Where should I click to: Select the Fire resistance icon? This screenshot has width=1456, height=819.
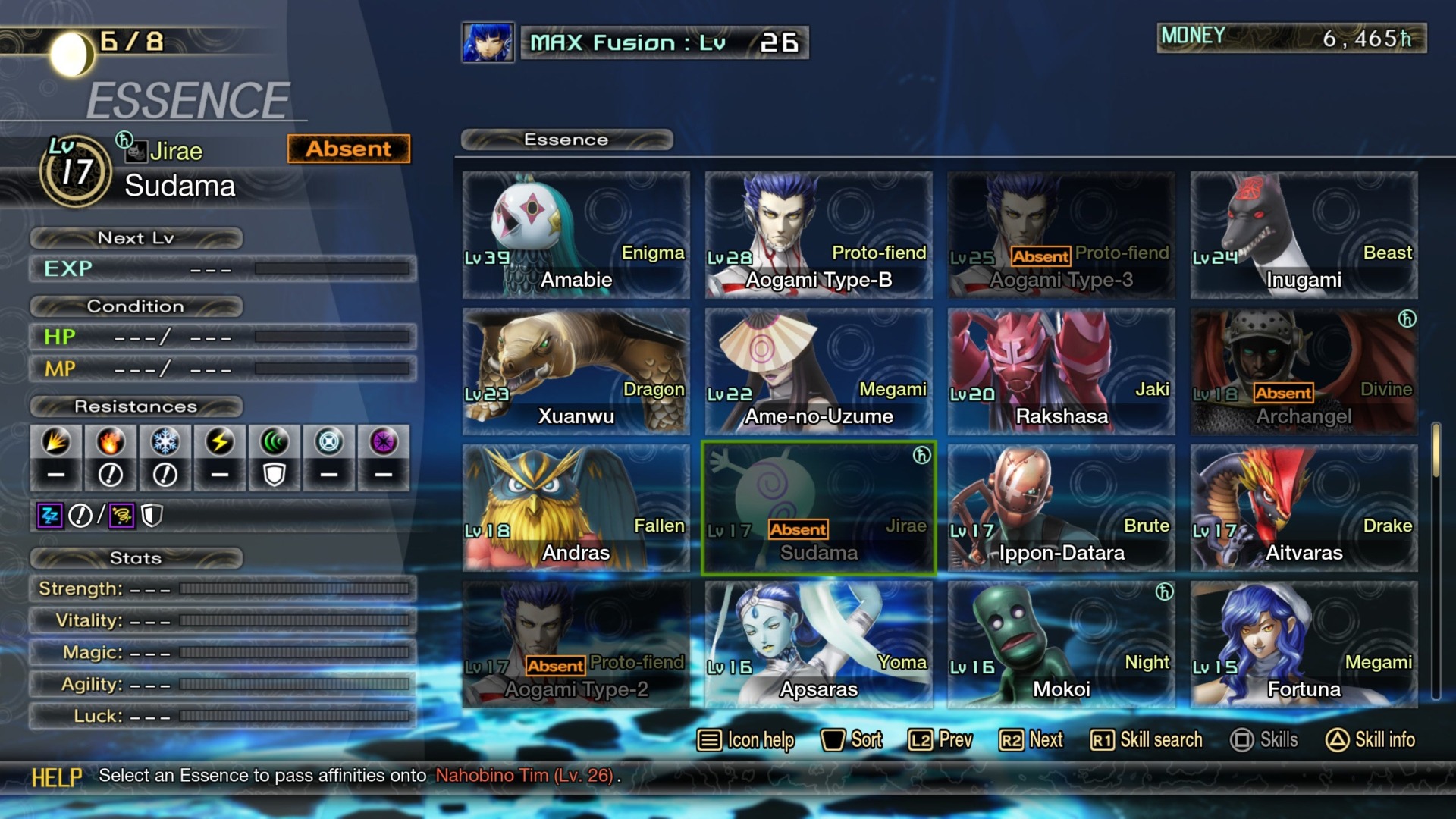tap(111, 458)
